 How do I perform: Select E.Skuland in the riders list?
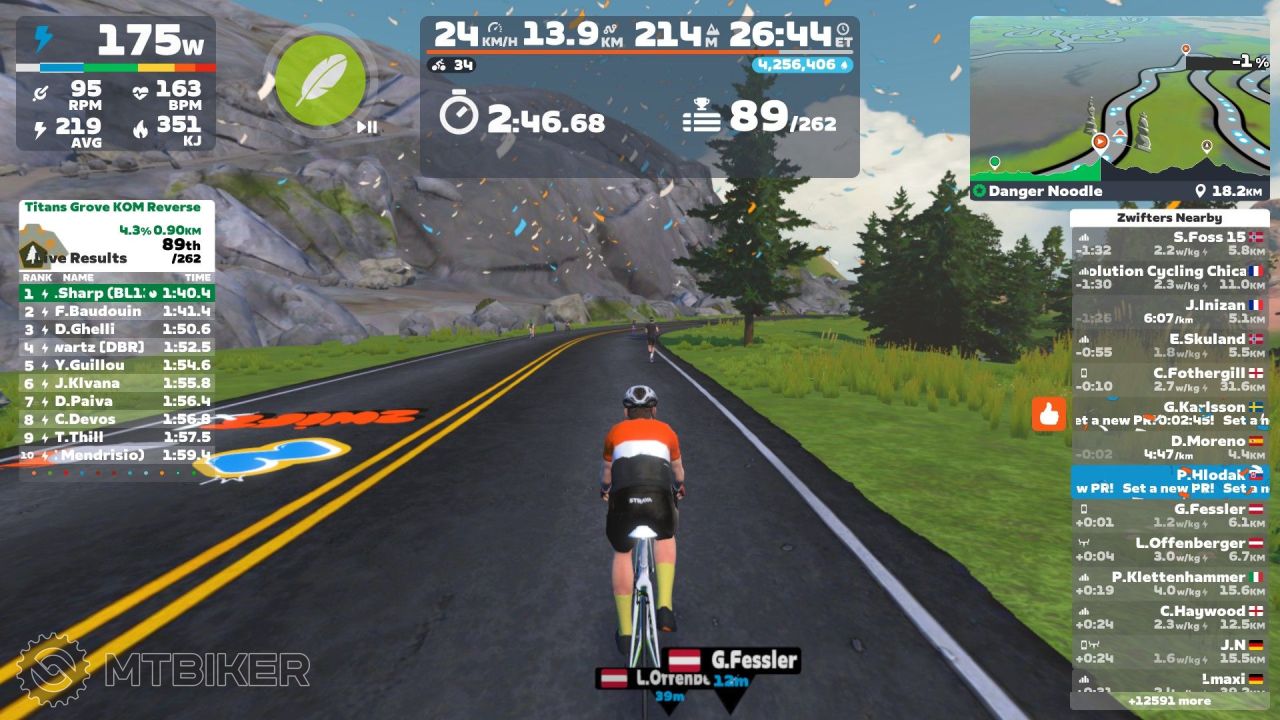click(x=1169, y=346)
